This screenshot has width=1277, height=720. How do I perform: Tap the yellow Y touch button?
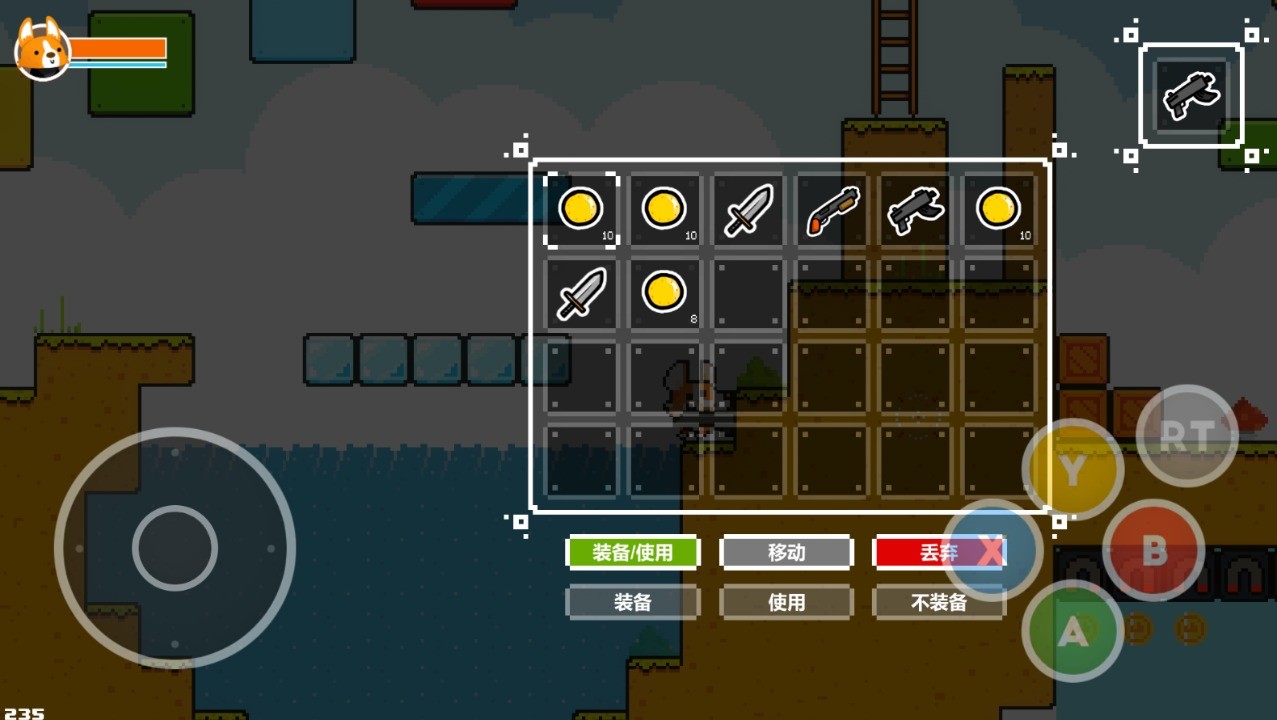click(x=1072, y=470)
